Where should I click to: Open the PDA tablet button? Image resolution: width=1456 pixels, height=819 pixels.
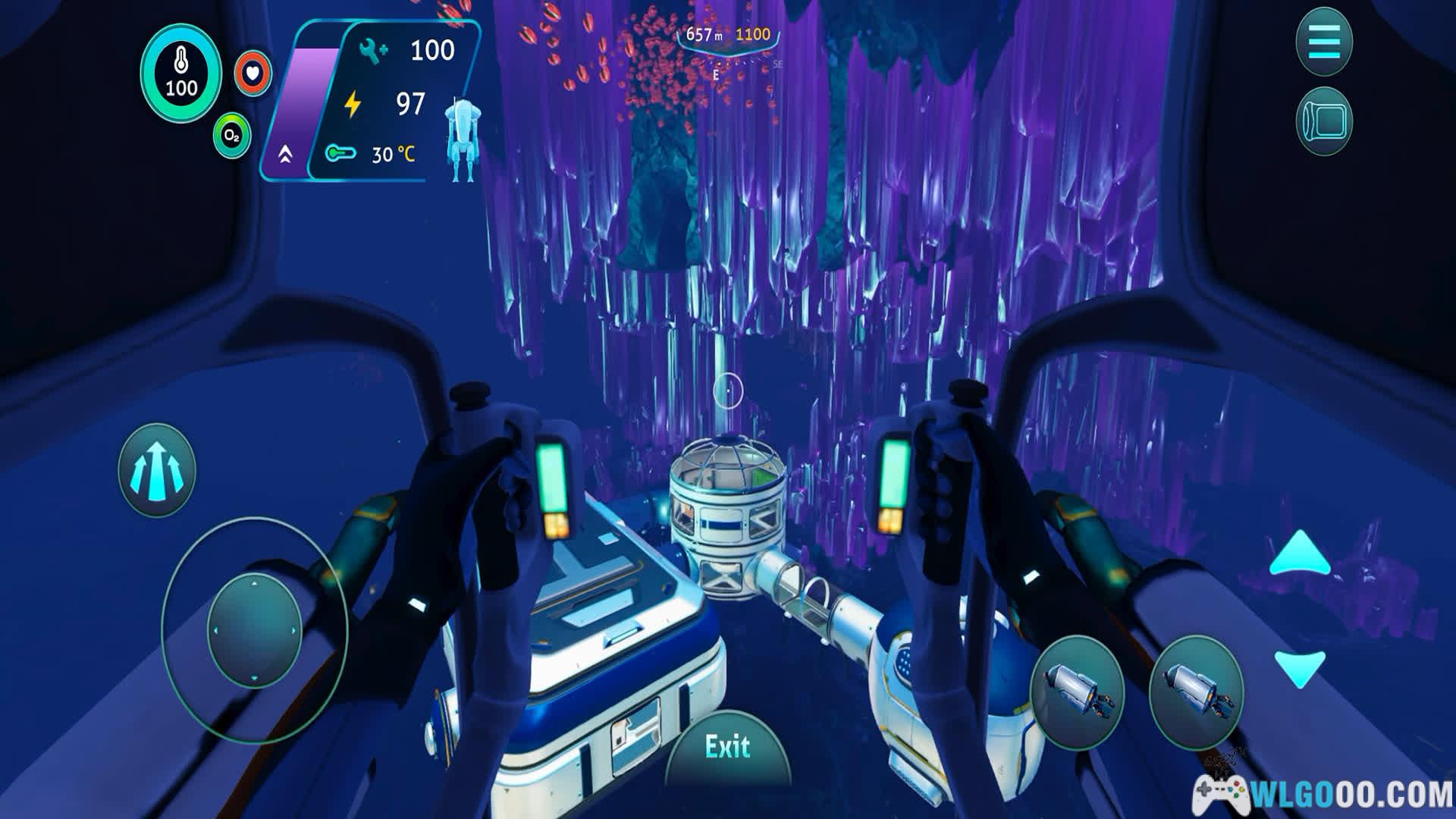coord(1324,121)
